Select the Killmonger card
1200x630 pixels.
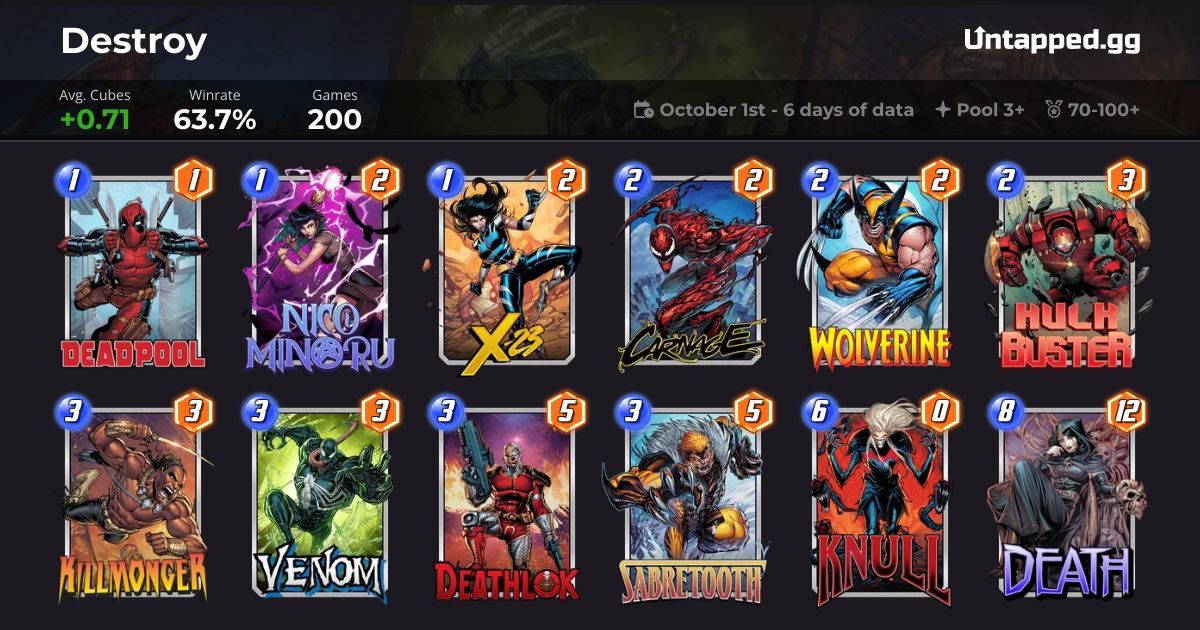tap(132, 498)
